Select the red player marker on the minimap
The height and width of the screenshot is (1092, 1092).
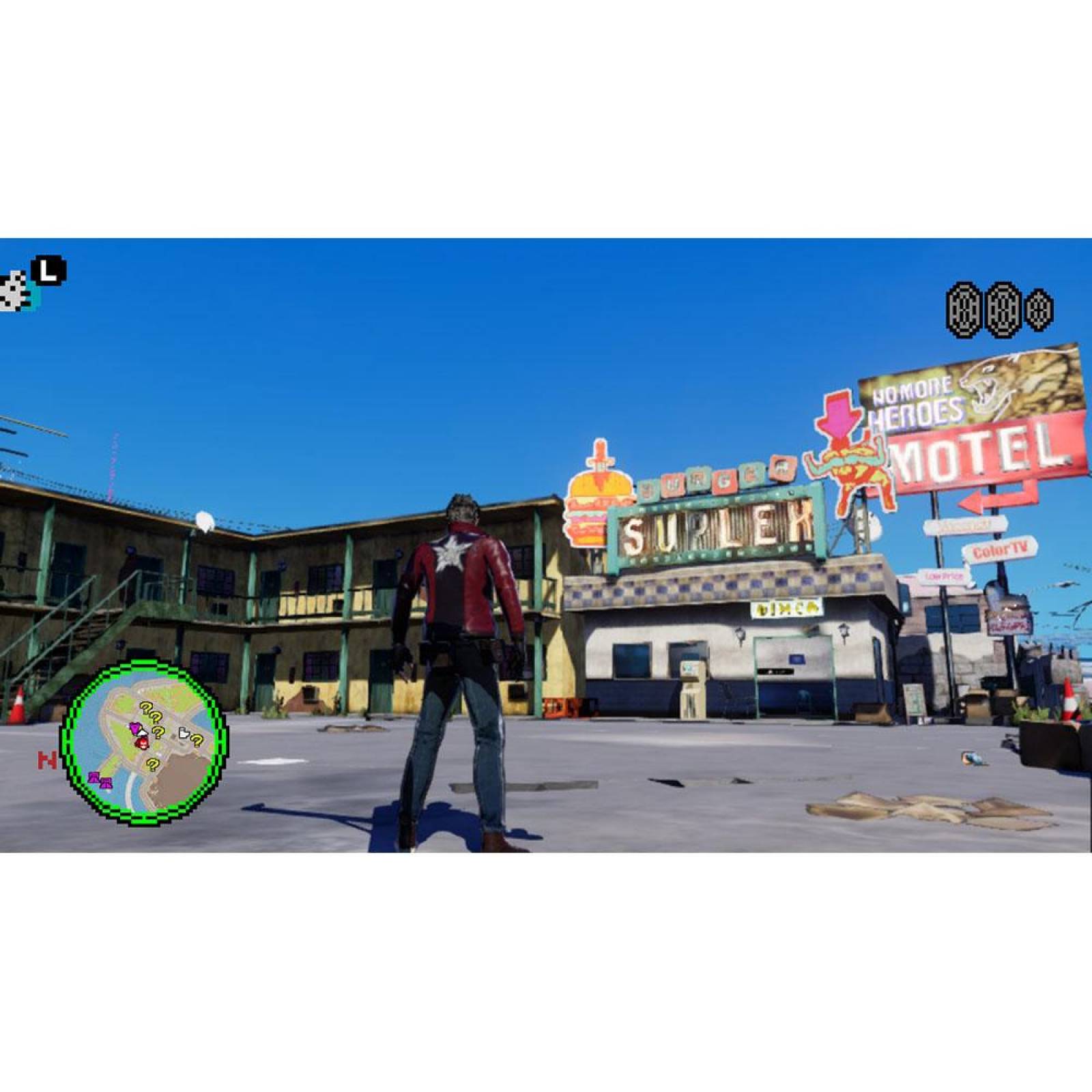click(142, 744)
